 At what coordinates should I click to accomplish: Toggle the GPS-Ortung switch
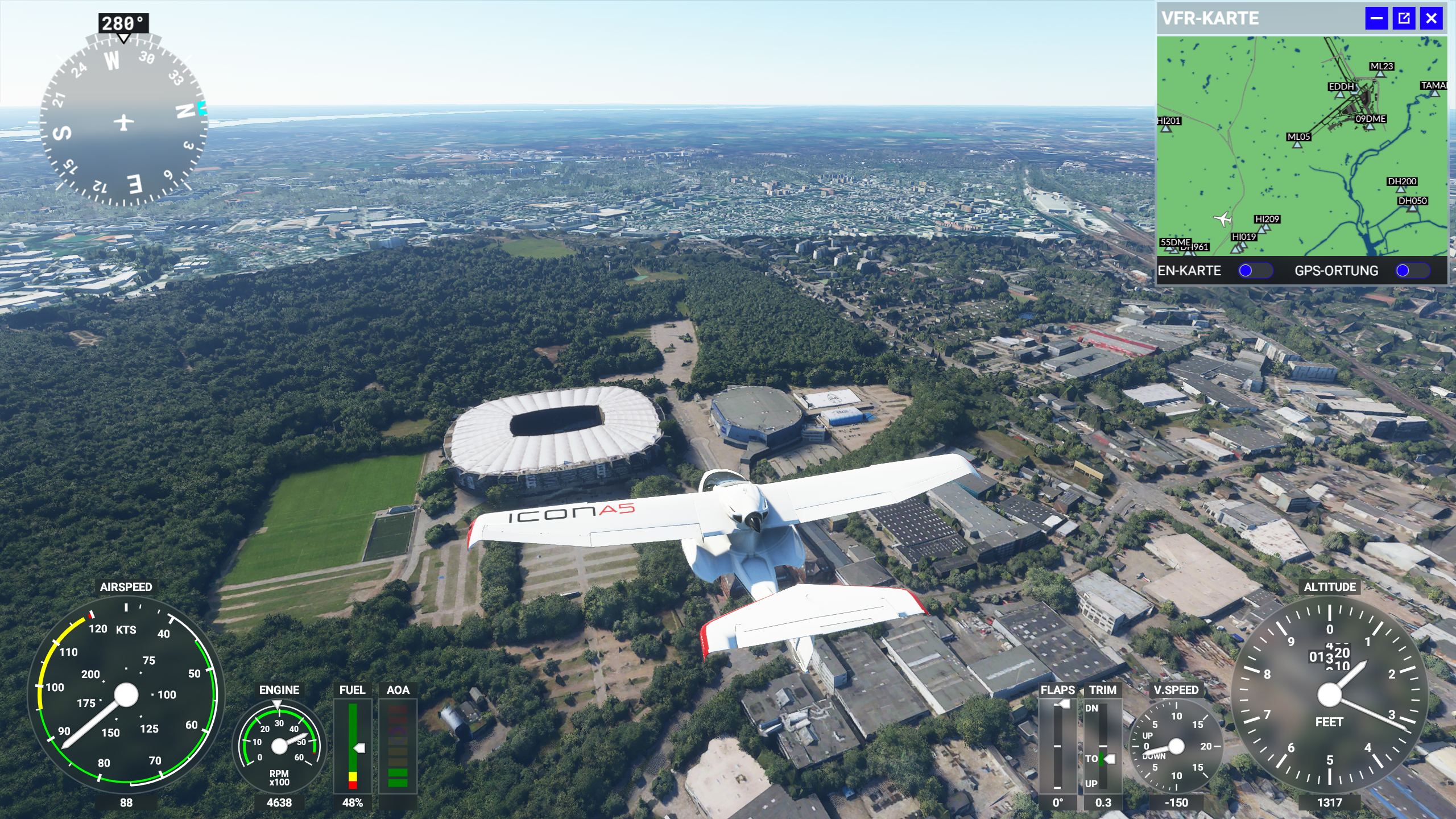coord(1412,271)
